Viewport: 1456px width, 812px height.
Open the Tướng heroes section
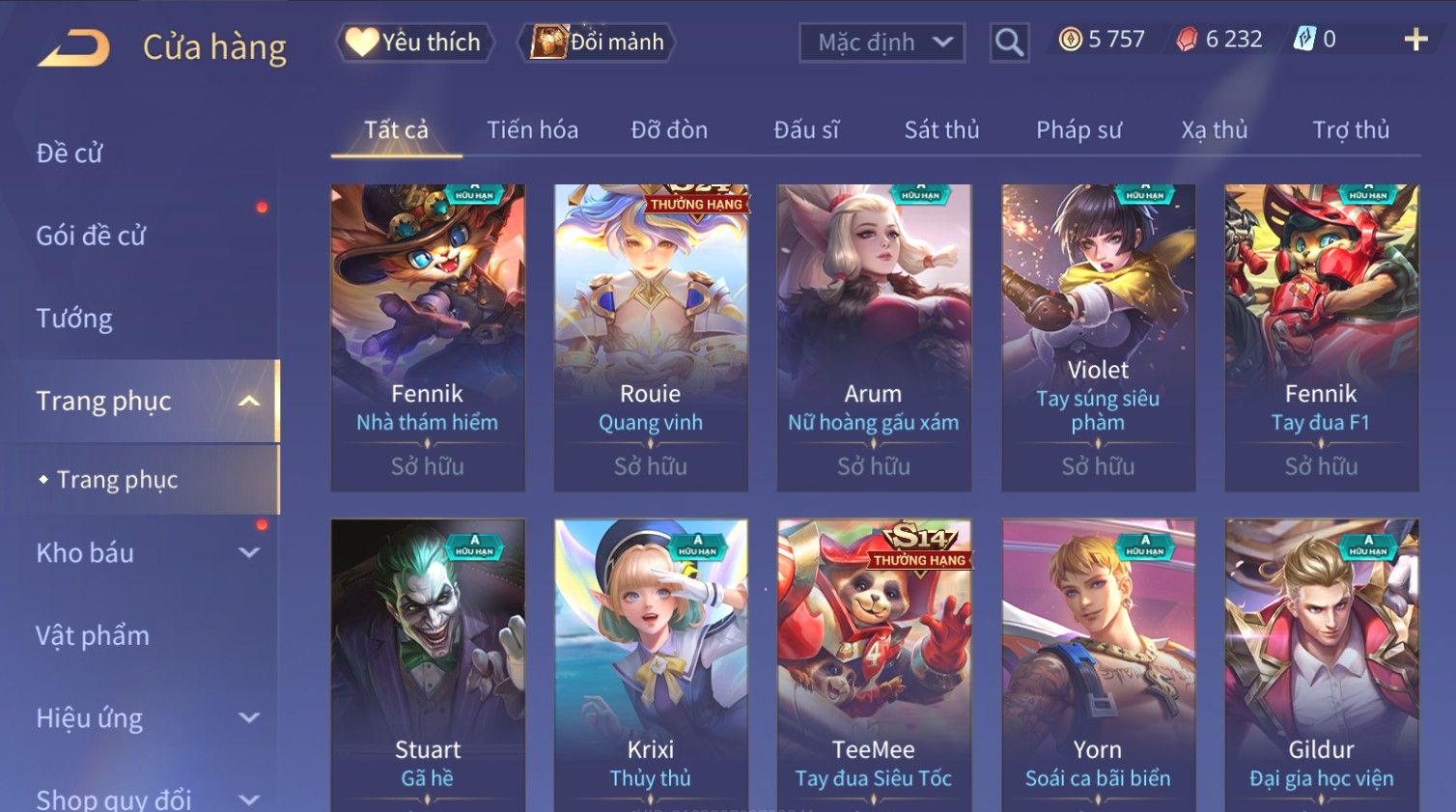tap(74, 319)
